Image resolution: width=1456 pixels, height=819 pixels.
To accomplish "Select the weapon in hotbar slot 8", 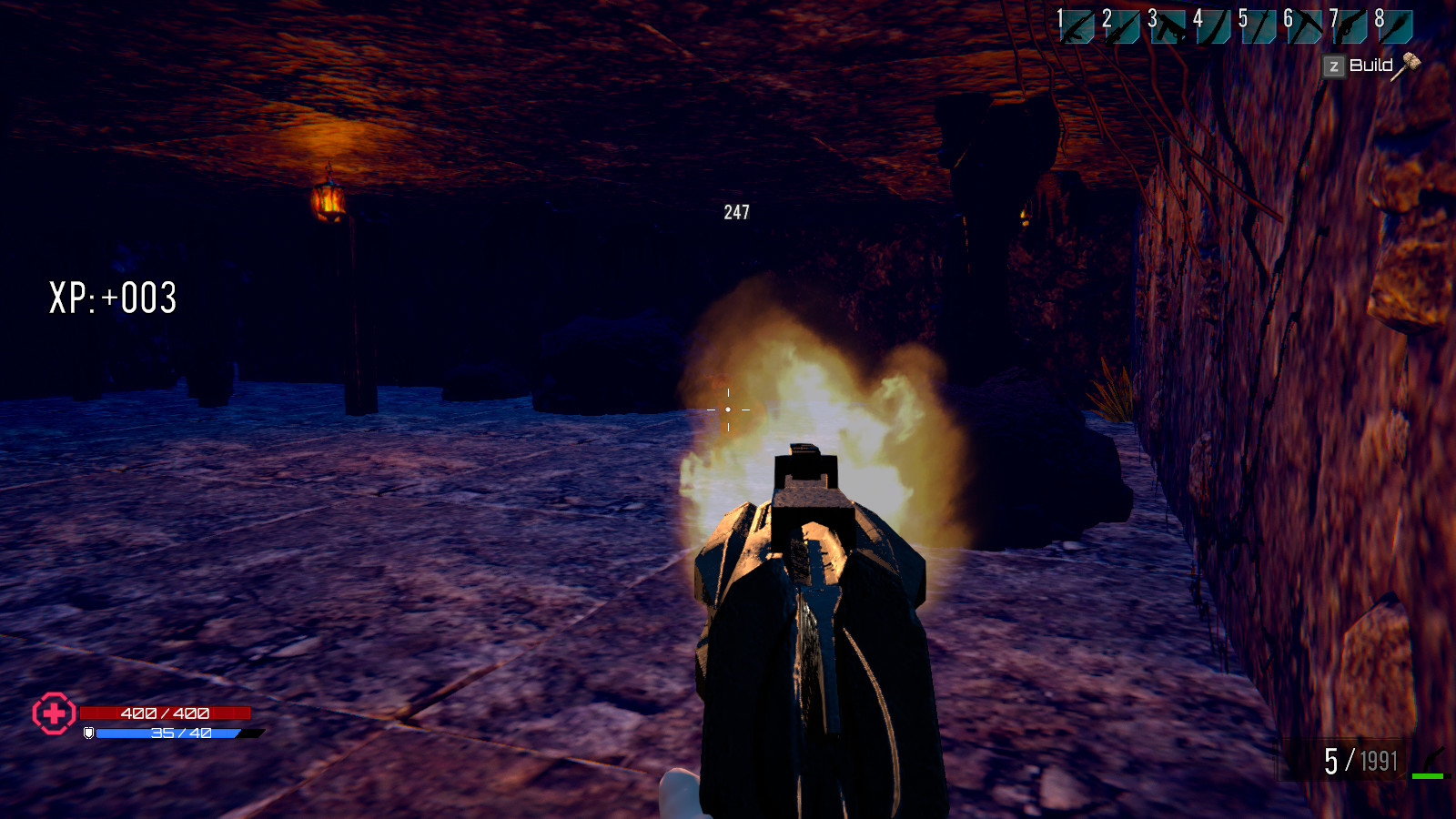I will pyautogui.click(x=1394, y=27).
